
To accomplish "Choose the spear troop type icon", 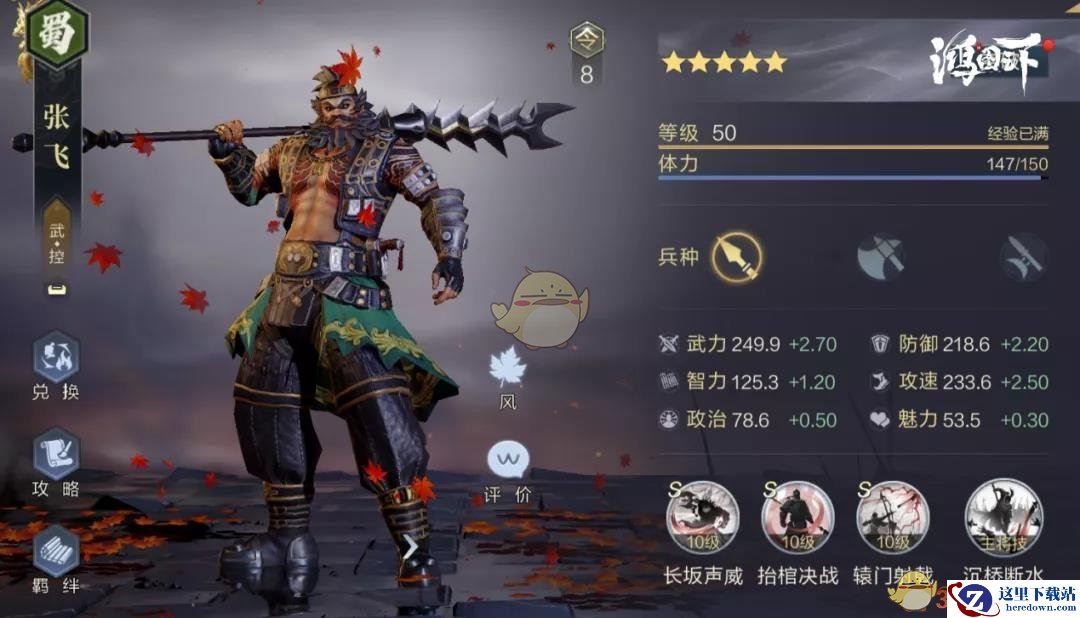I will (737, 257).
